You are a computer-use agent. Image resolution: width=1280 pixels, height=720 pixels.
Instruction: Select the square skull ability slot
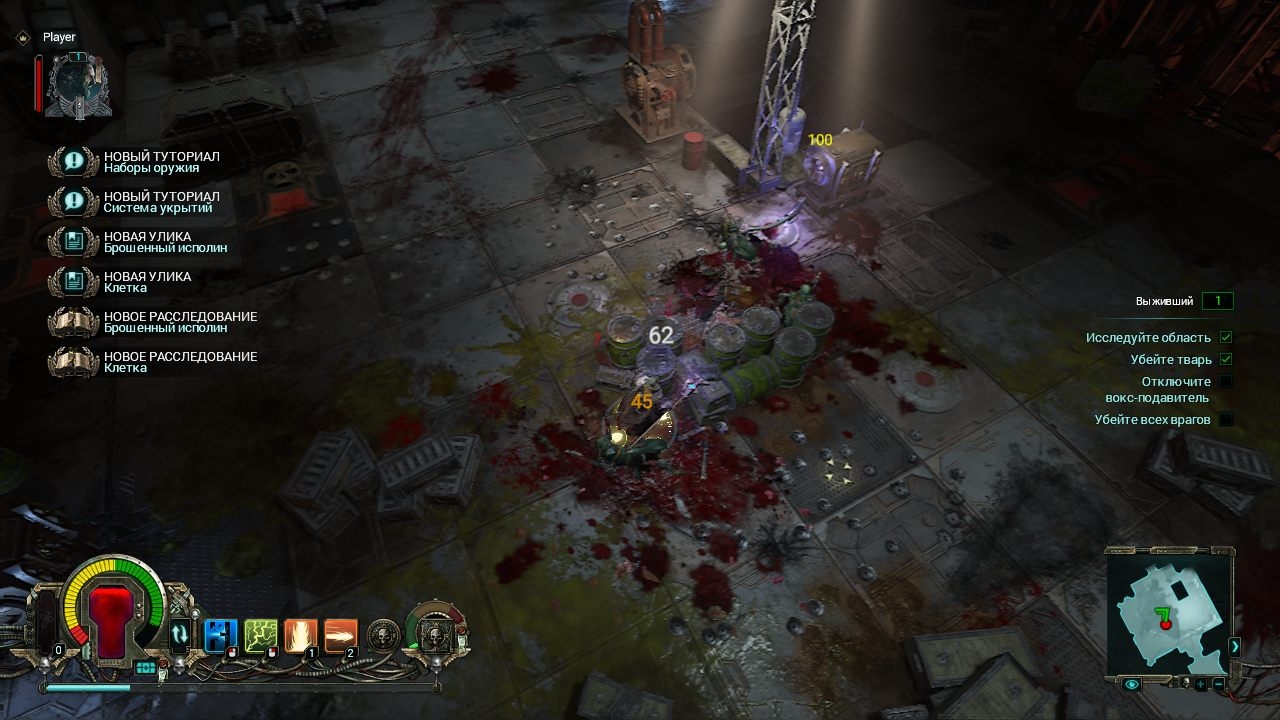[434, 634]
